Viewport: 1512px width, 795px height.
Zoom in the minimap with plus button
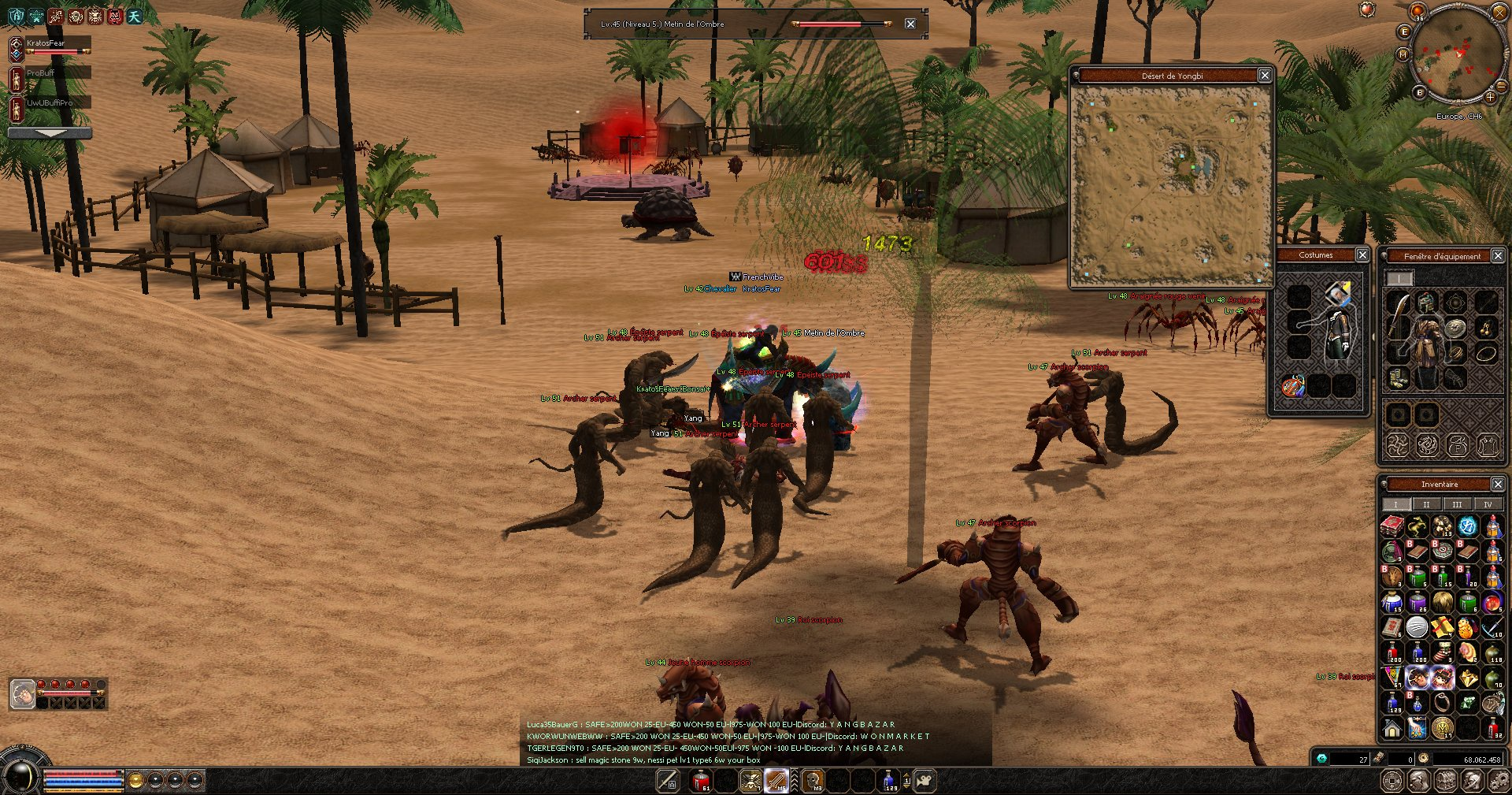click(1490, 97)
